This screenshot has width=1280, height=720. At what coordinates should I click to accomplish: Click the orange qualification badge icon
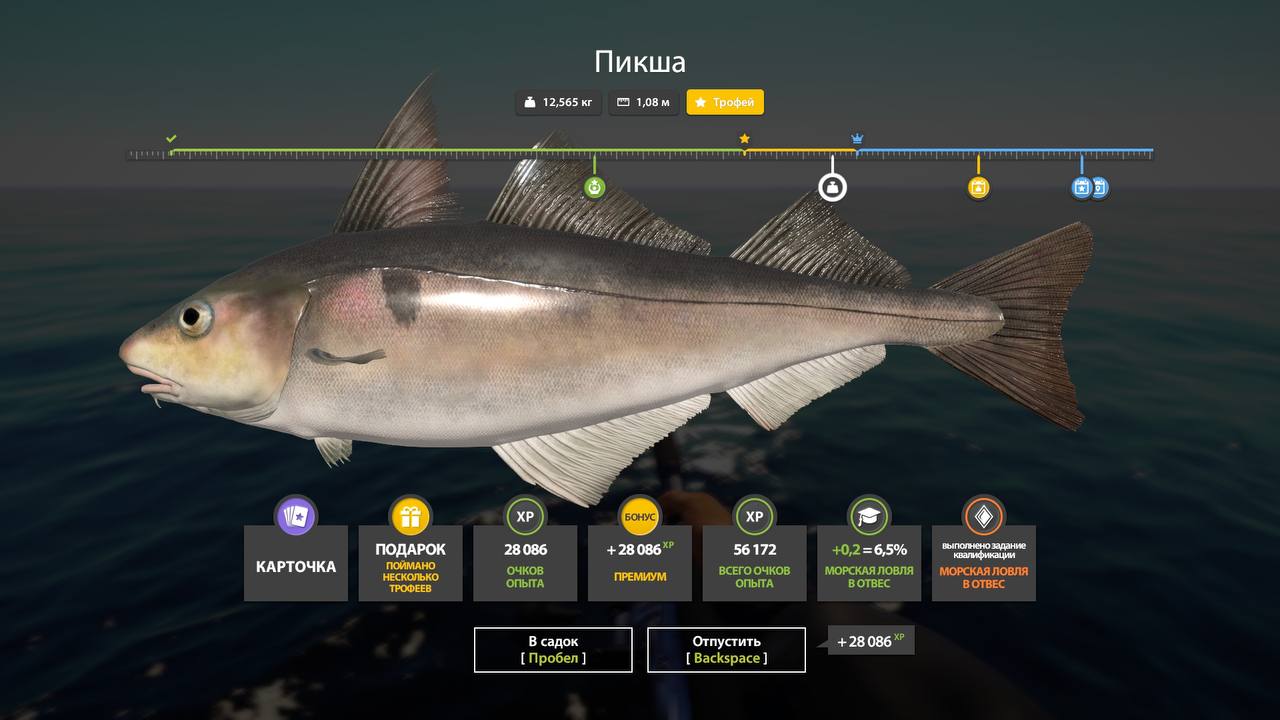click(983, 517)
